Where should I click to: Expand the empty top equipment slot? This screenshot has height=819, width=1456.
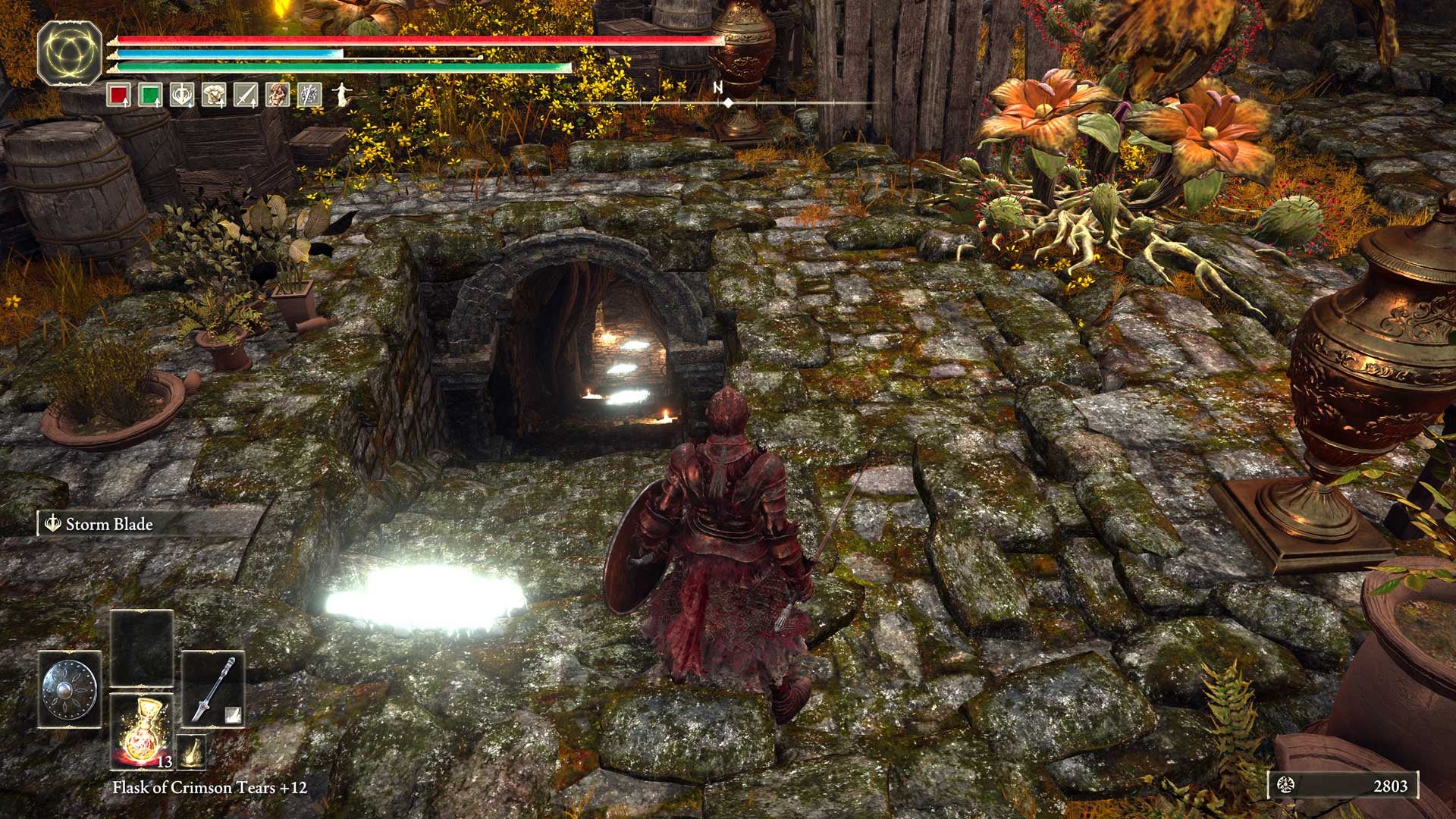141,646
